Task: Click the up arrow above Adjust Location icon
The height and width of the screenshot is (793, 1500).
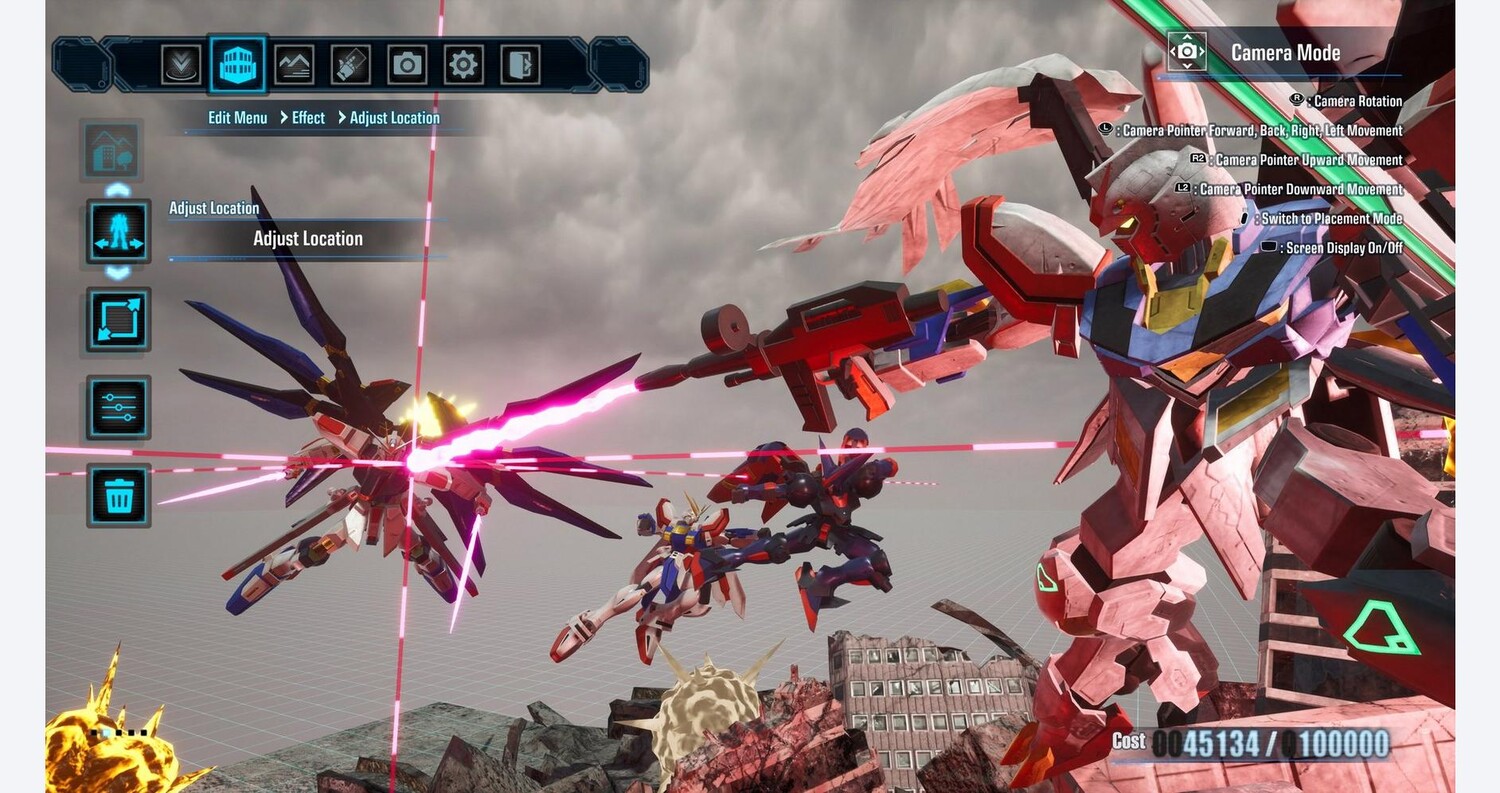Action: pos(118,190)
